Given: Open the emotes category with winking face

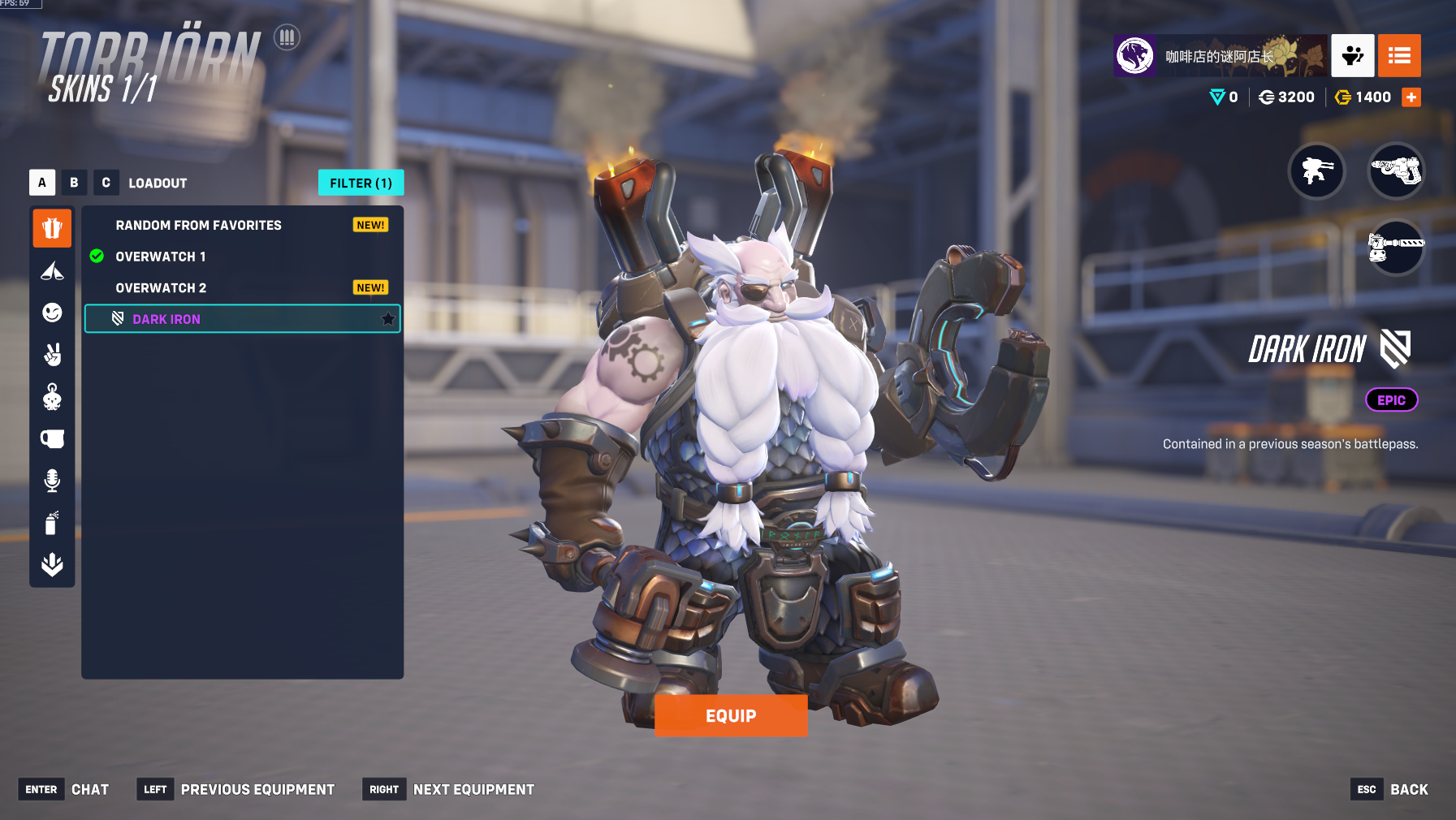Looking at the screenshot, I should tap(52, 313).
